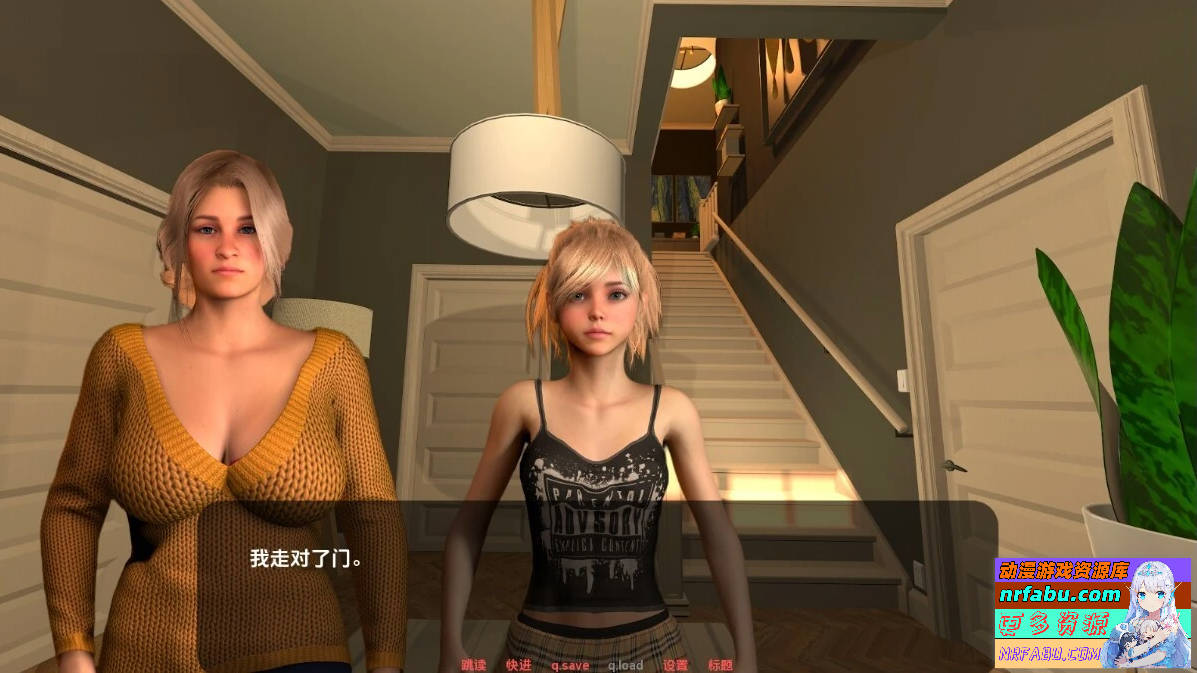Click the 跳读 skip-read button
This screenshot has height=673, width=1197.
pyautogui.click(x=473, y=665)
